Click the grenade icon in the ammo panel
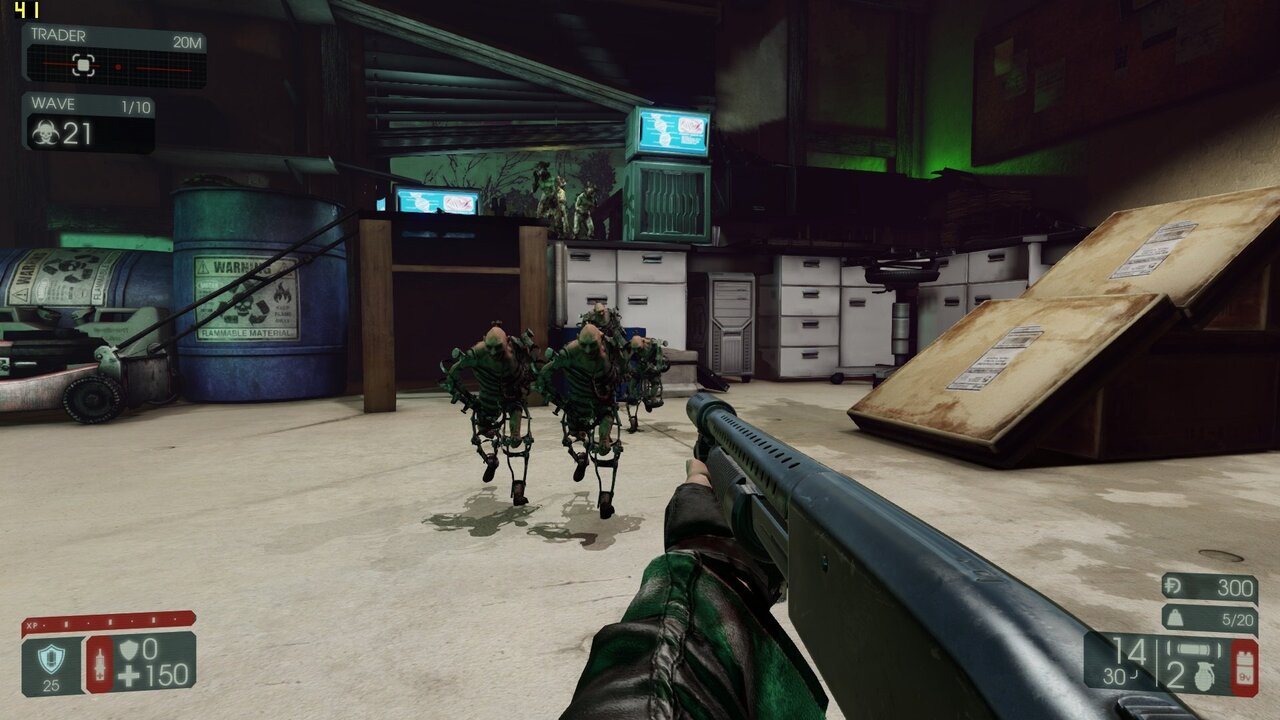This screenshot has height=720, width=1280. tap(1204, 676)
